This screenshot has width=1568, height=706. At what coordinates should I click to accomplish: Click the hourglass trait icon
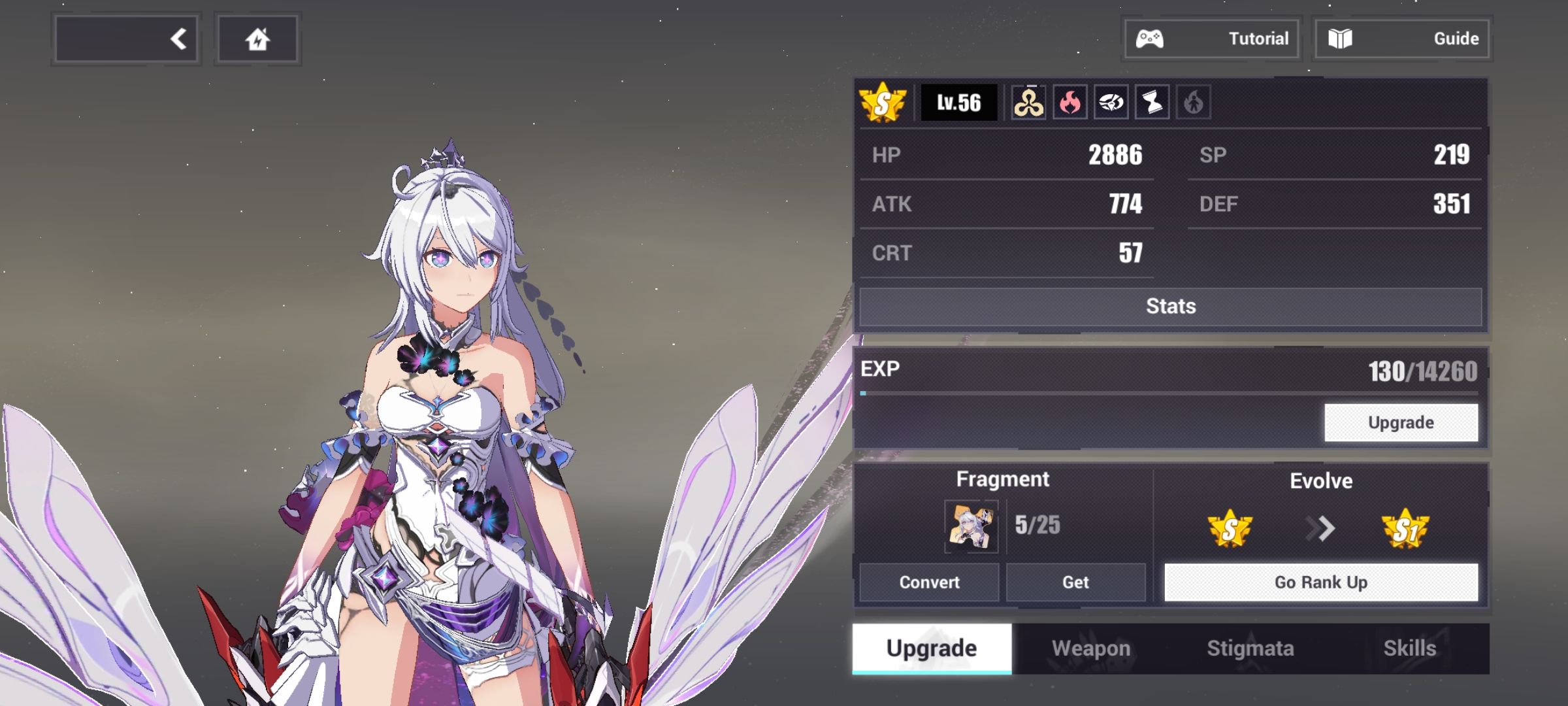coord(1152,103)
